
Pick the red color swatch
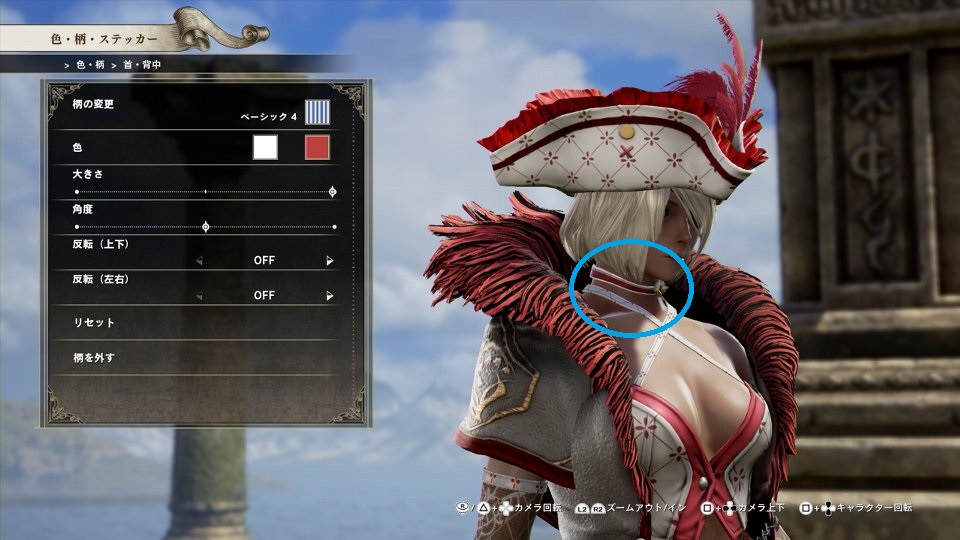(317, 148)
